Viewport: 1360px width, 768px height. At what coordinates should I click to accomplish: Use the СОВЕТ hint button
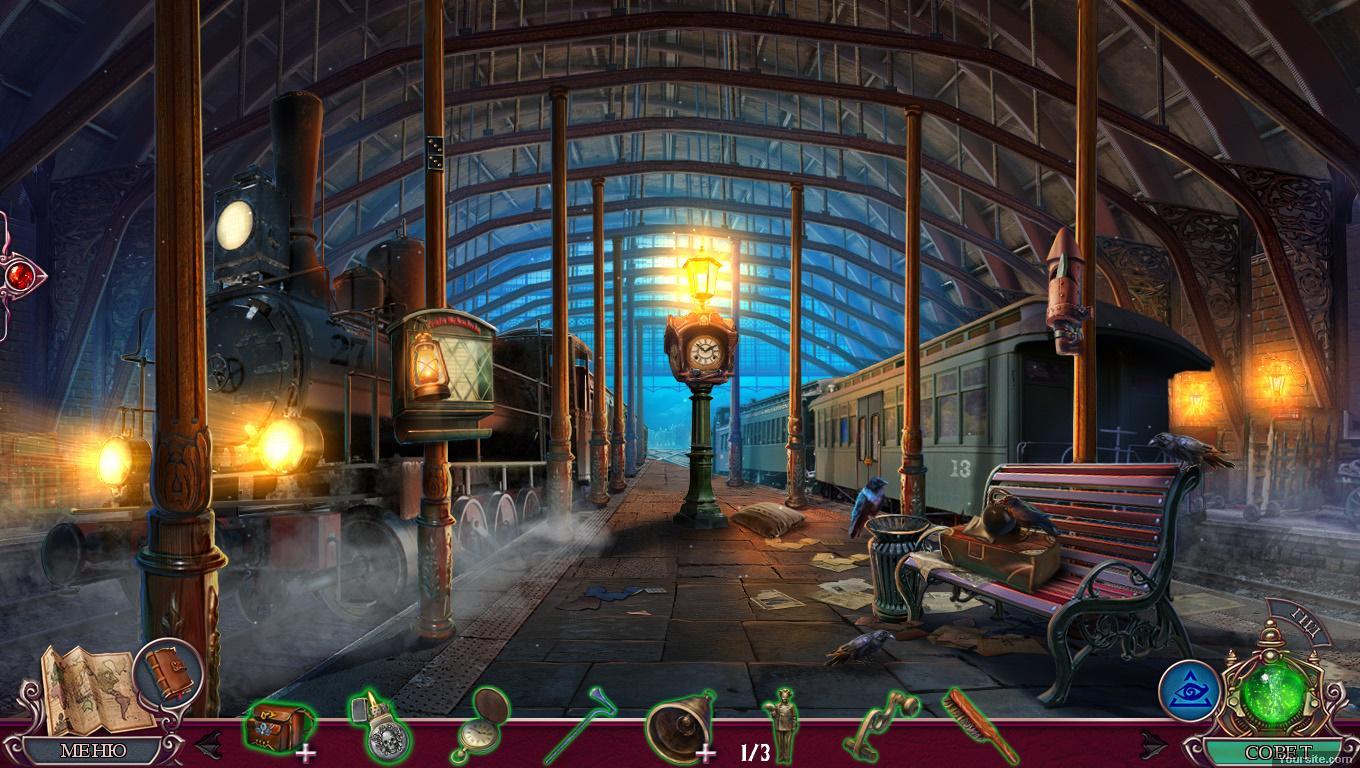pyautogui.click(x=1272, y=751)
